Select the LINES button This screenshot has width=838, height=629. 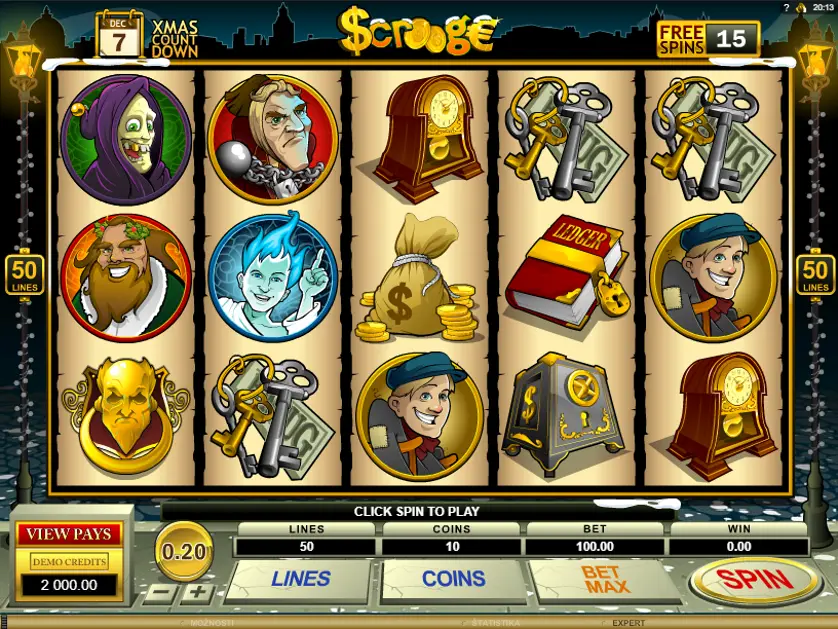pyautogui.click(x=300, y=579)
